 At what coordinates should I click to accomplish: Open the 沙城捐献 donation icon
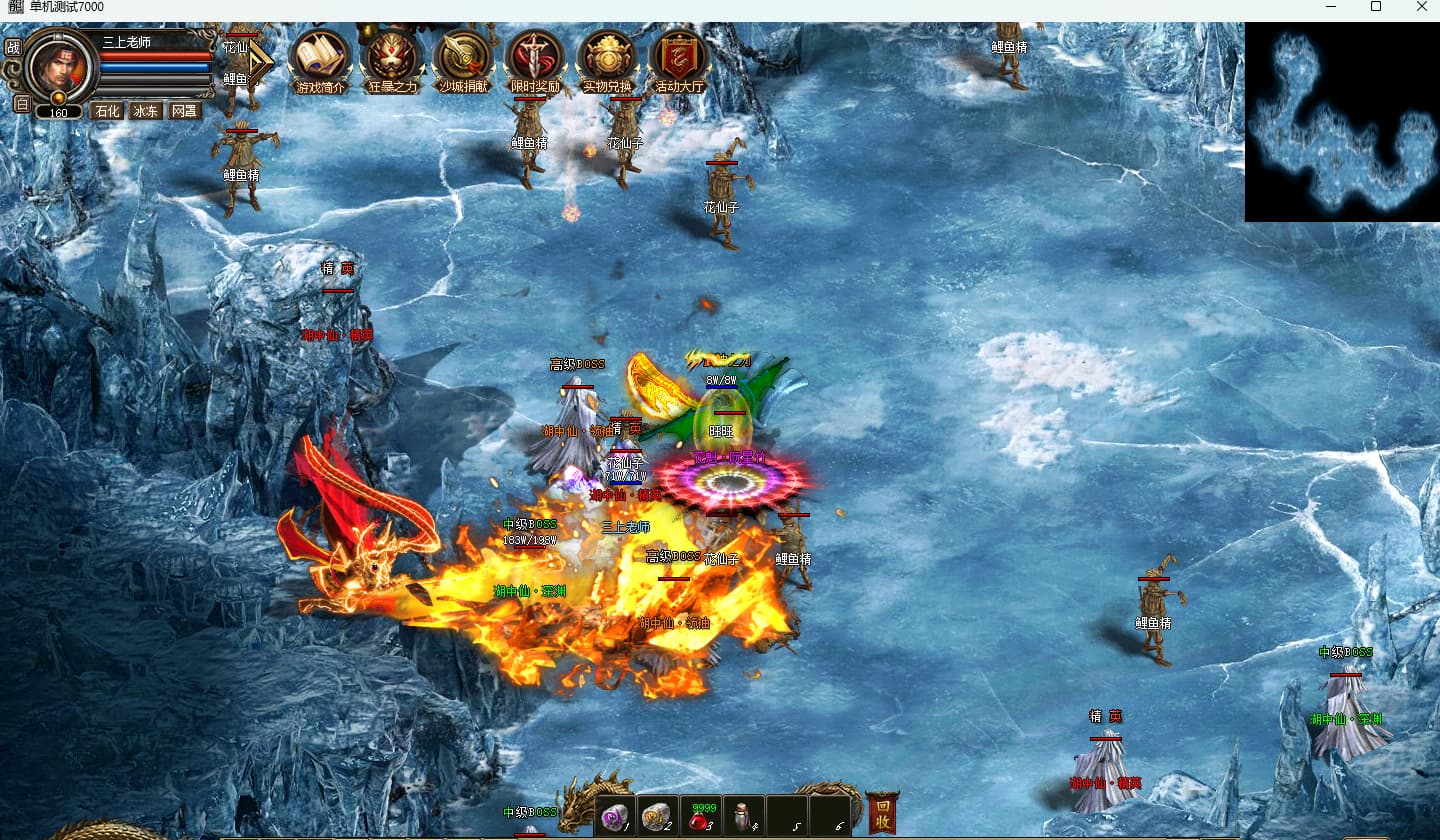click(463, 59)
